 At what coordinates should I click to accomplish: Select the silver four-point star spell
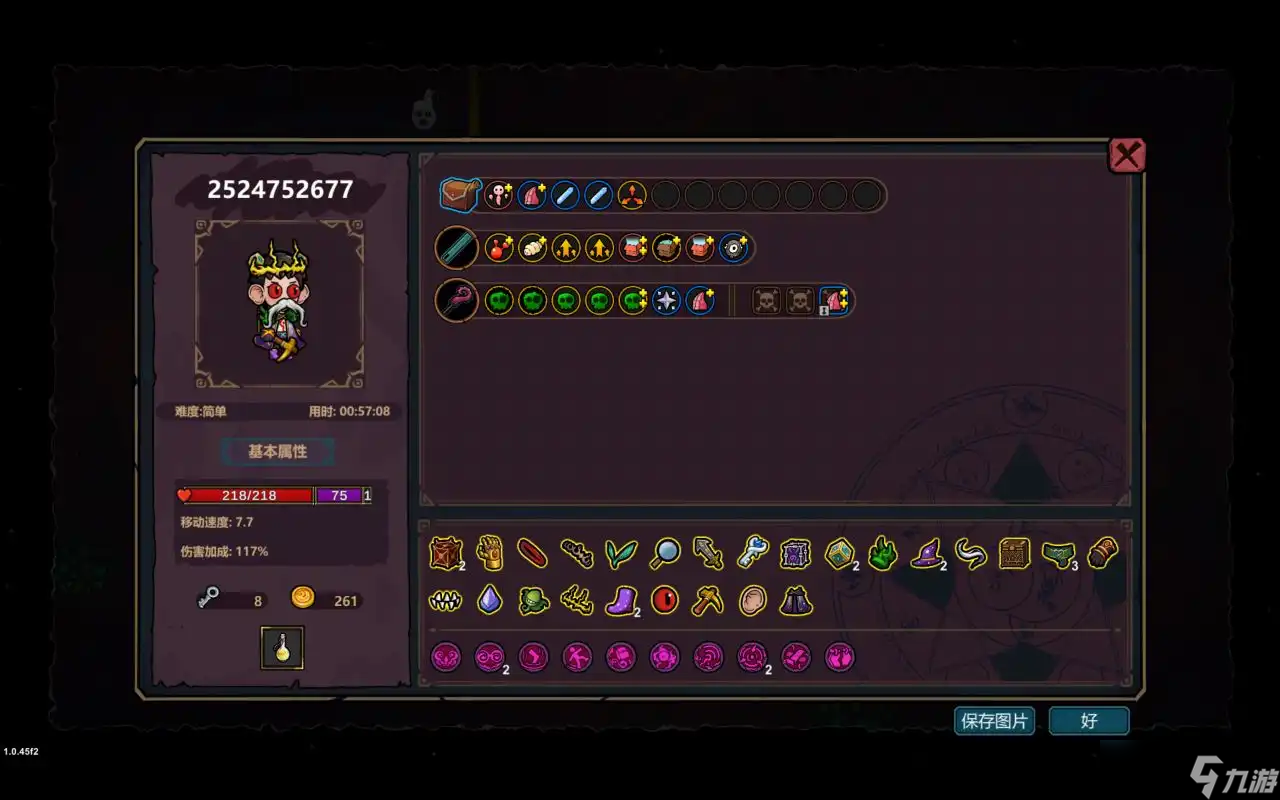coord(666,300)
